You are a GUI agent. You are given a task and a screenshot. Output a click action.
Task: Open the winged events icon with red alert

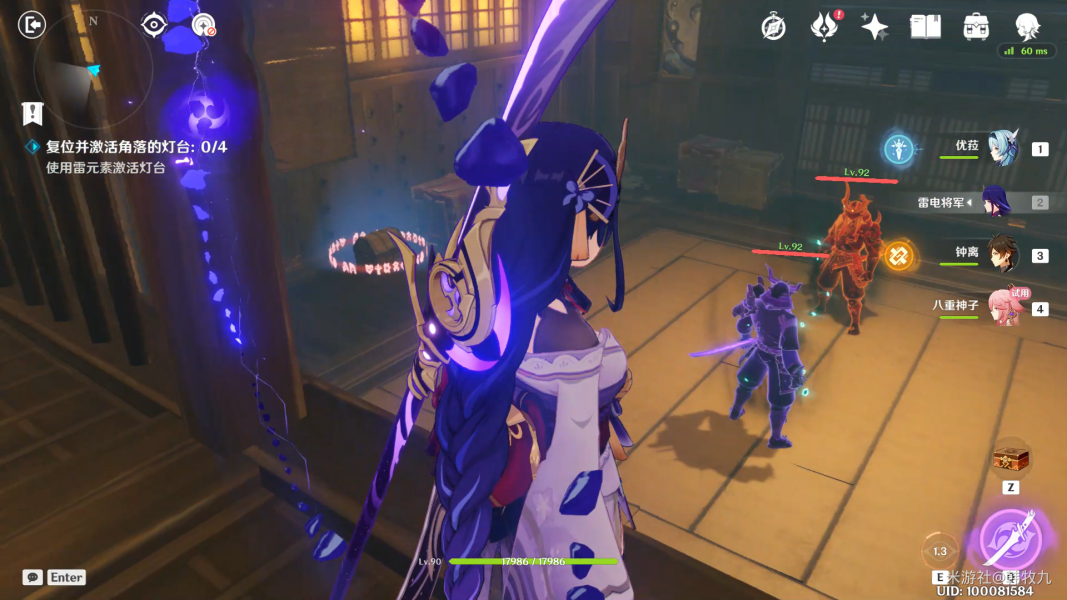[823, 27]
